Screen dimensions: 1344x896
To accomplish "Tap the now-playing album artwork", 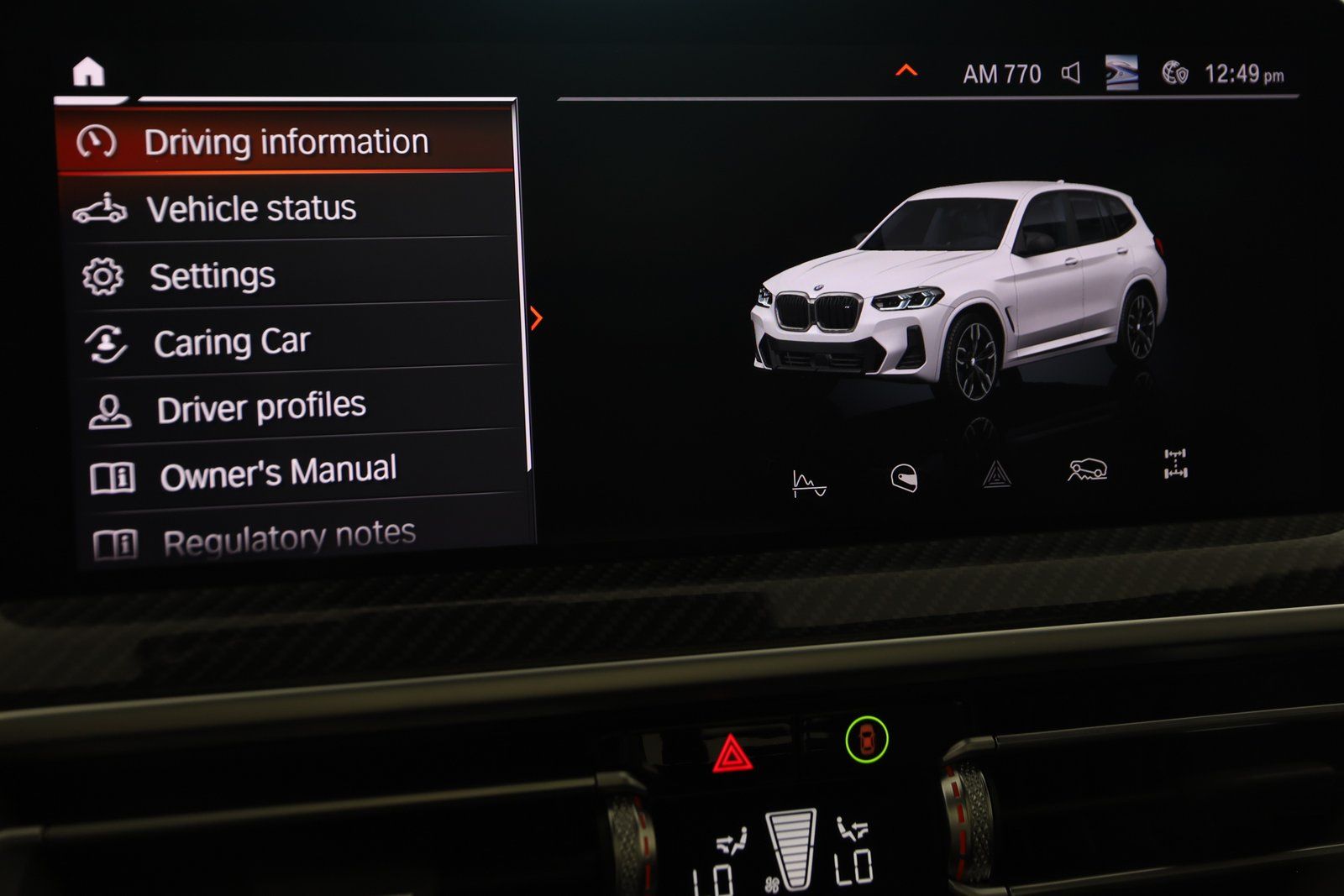I will (x=1121, y=73).
